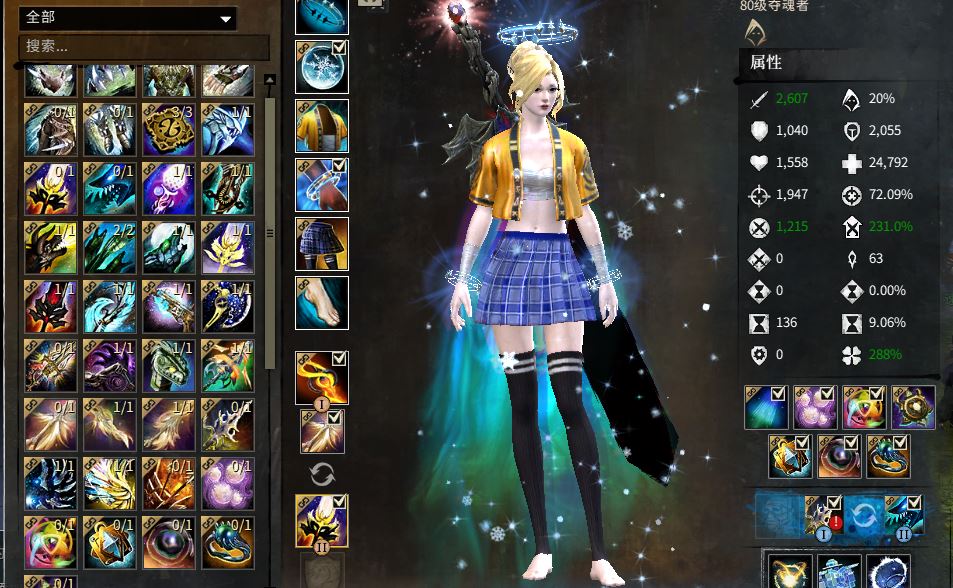The width and height of the screenshot is (953, 588).
Task: Select the snowflake shoulder slot
Action: tap(322, 67)
